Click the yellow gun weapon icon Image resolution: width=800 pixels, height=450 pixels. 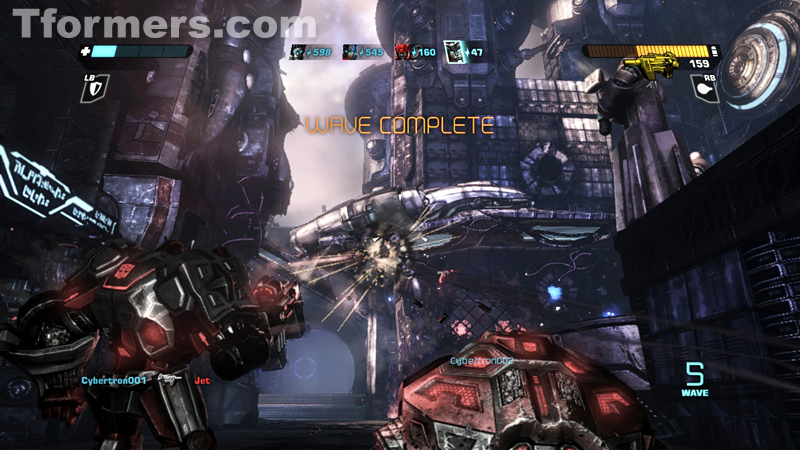(x=645, y=67)
